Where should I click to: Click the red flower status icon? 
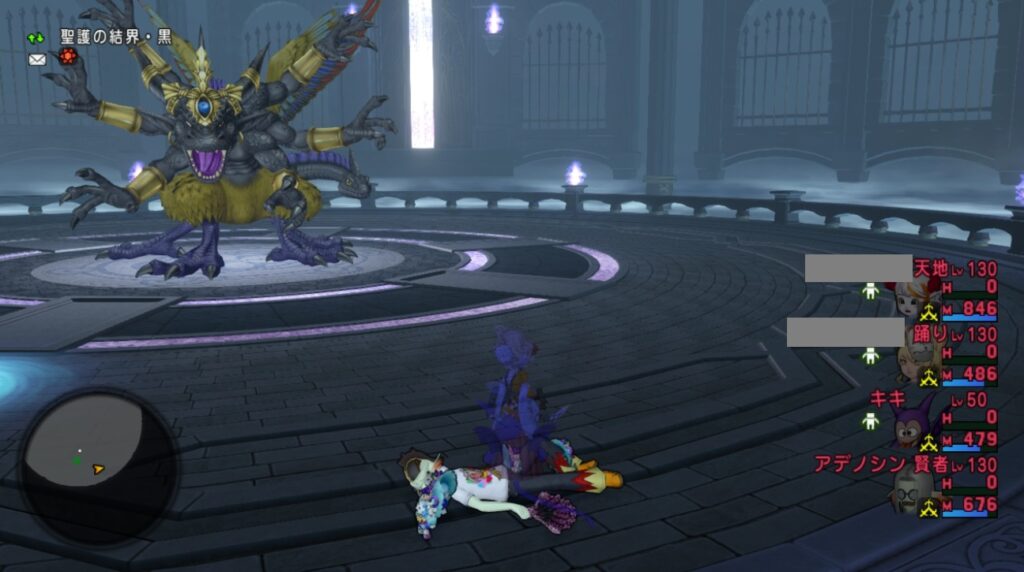pyautogui.click(x=66, y=59)
